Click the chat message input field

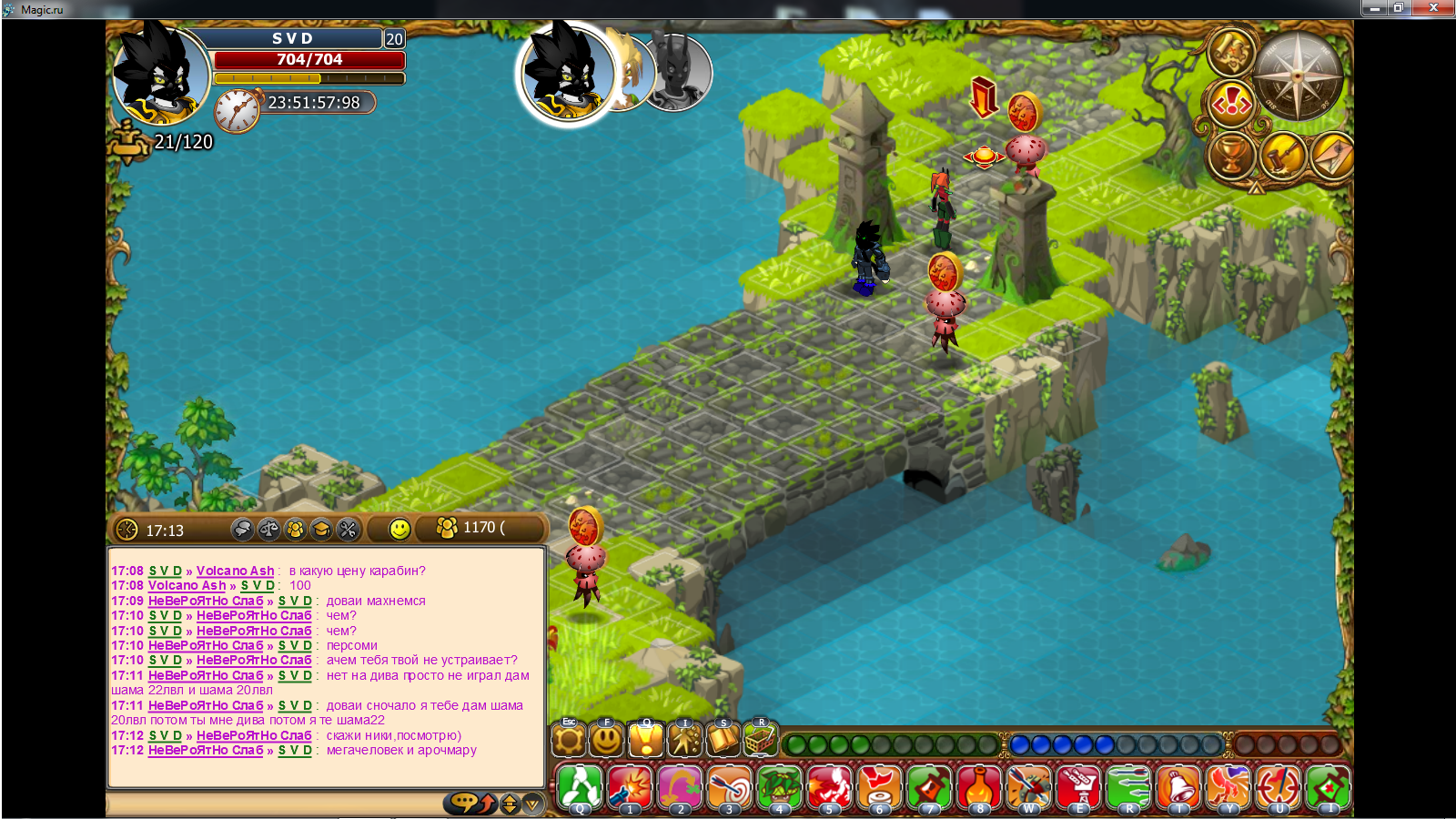(273, 804)
